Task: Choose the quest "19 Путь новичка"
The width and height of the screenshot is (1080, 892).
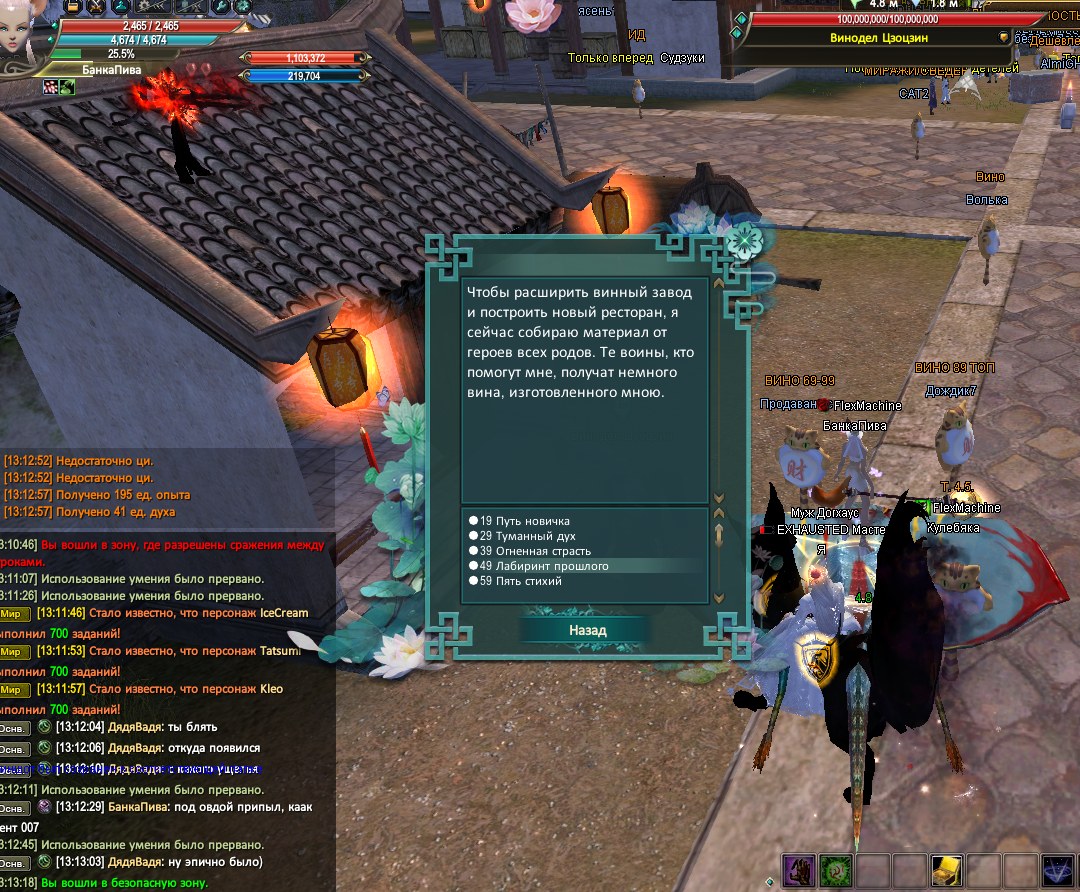Action: coord(524,521)
